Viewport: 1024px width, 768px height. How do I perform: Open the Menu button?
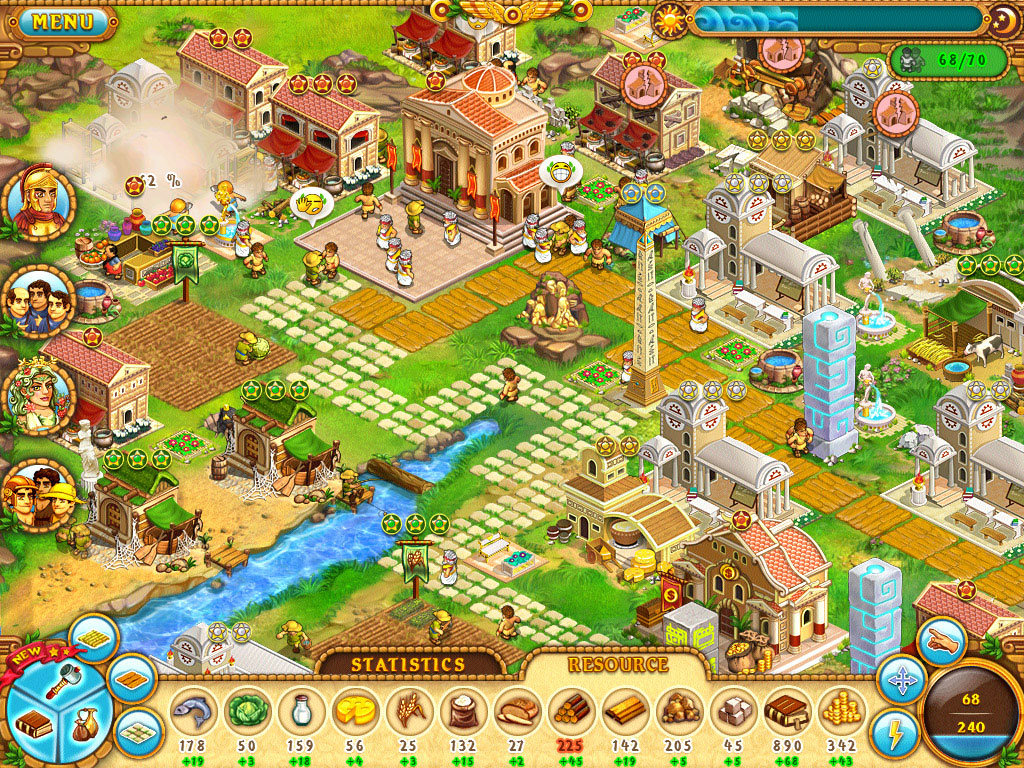click(62, 21)
